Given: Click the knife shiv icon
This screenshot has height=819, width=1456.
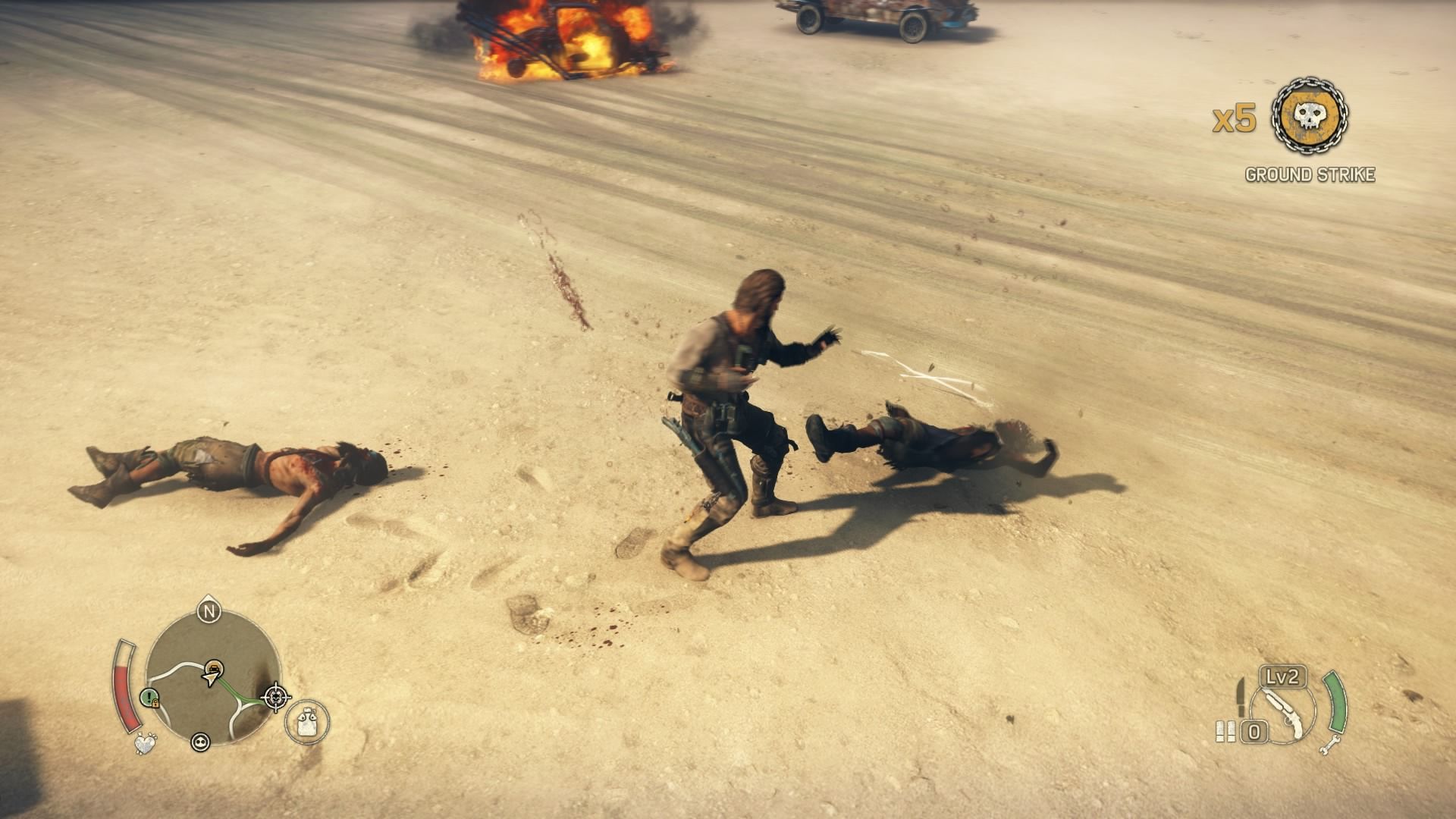Looking at the screenshot, I should [x=1241, y=694].
